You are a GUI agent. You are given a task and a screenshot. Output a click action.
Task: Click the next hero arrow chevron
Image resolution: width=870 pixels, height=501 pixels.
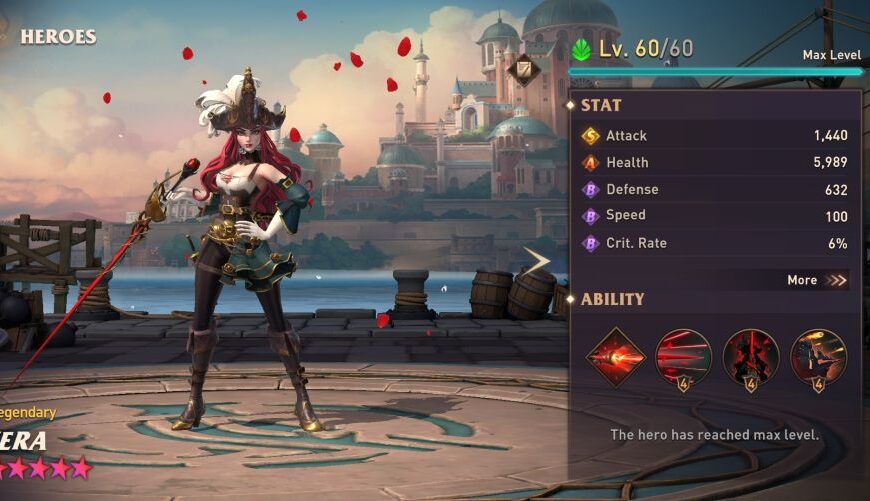click(537, 261)
